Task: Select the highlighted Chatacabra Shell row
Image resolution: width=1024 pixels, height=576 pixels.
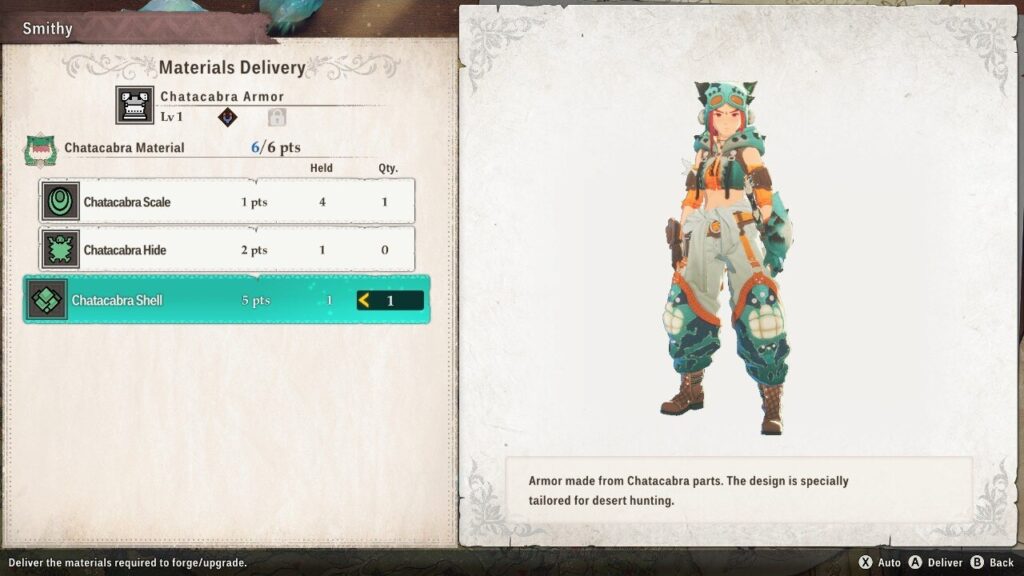Action: (x=227, y=300)
